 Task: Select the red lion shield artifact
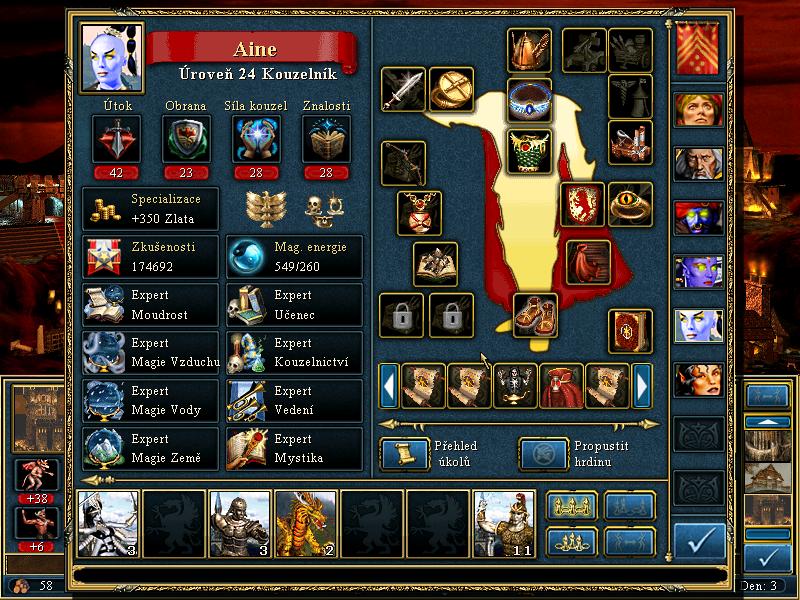point(579,203)
